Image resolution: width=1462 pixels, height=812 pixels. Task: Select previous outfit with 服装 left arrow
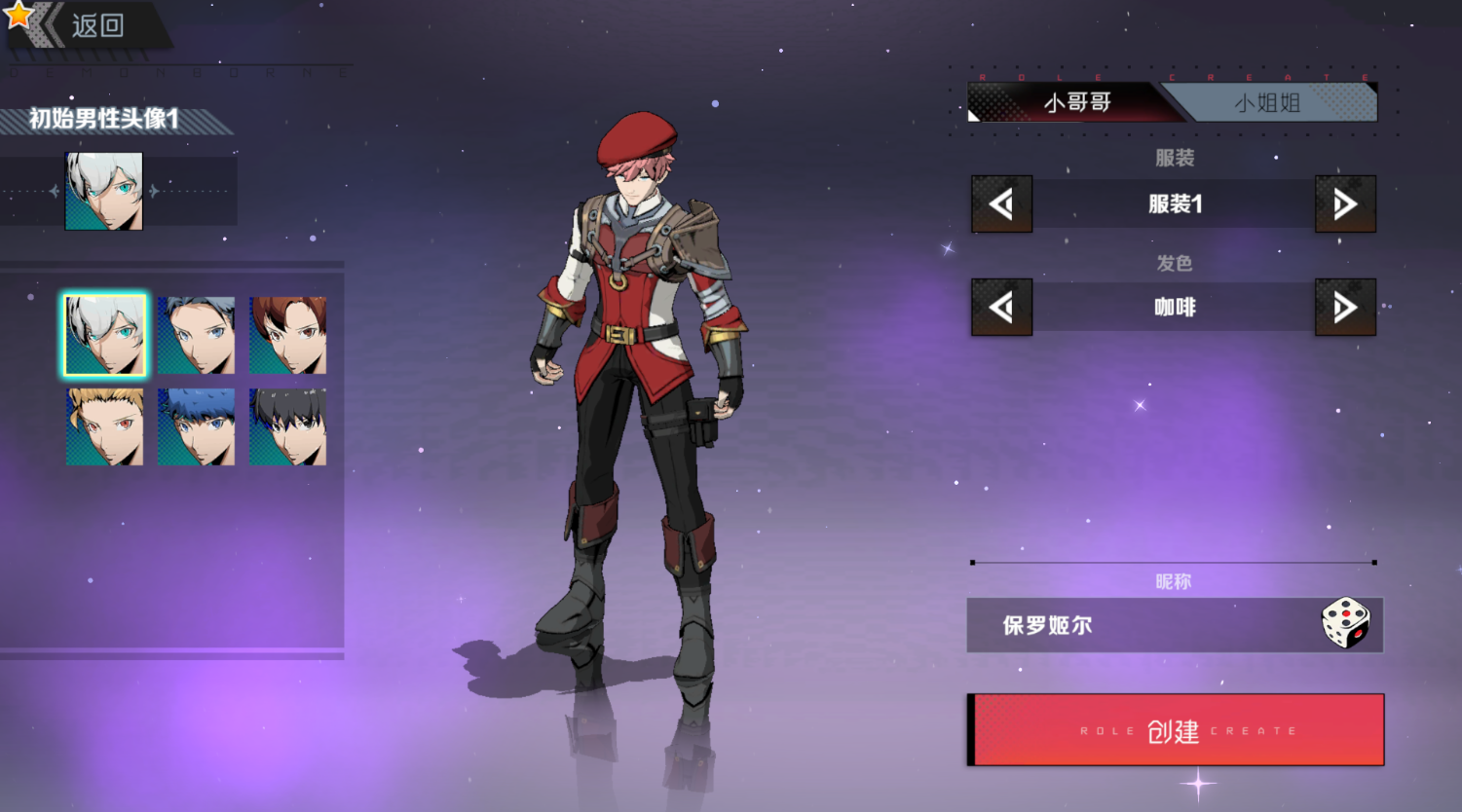1001,204
